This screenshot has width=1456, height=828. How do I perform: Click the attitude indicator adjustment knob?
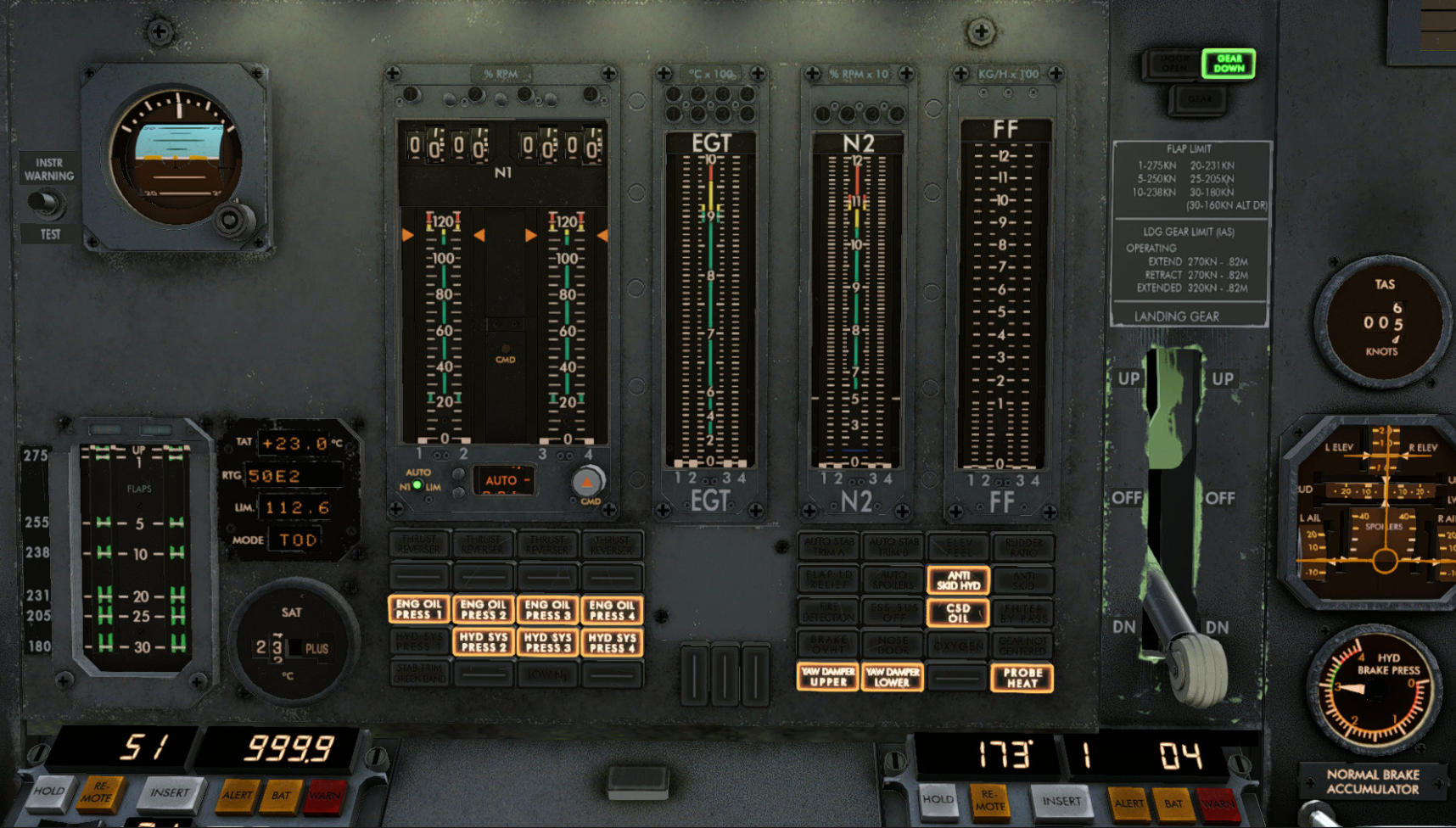tap(230, 221)
